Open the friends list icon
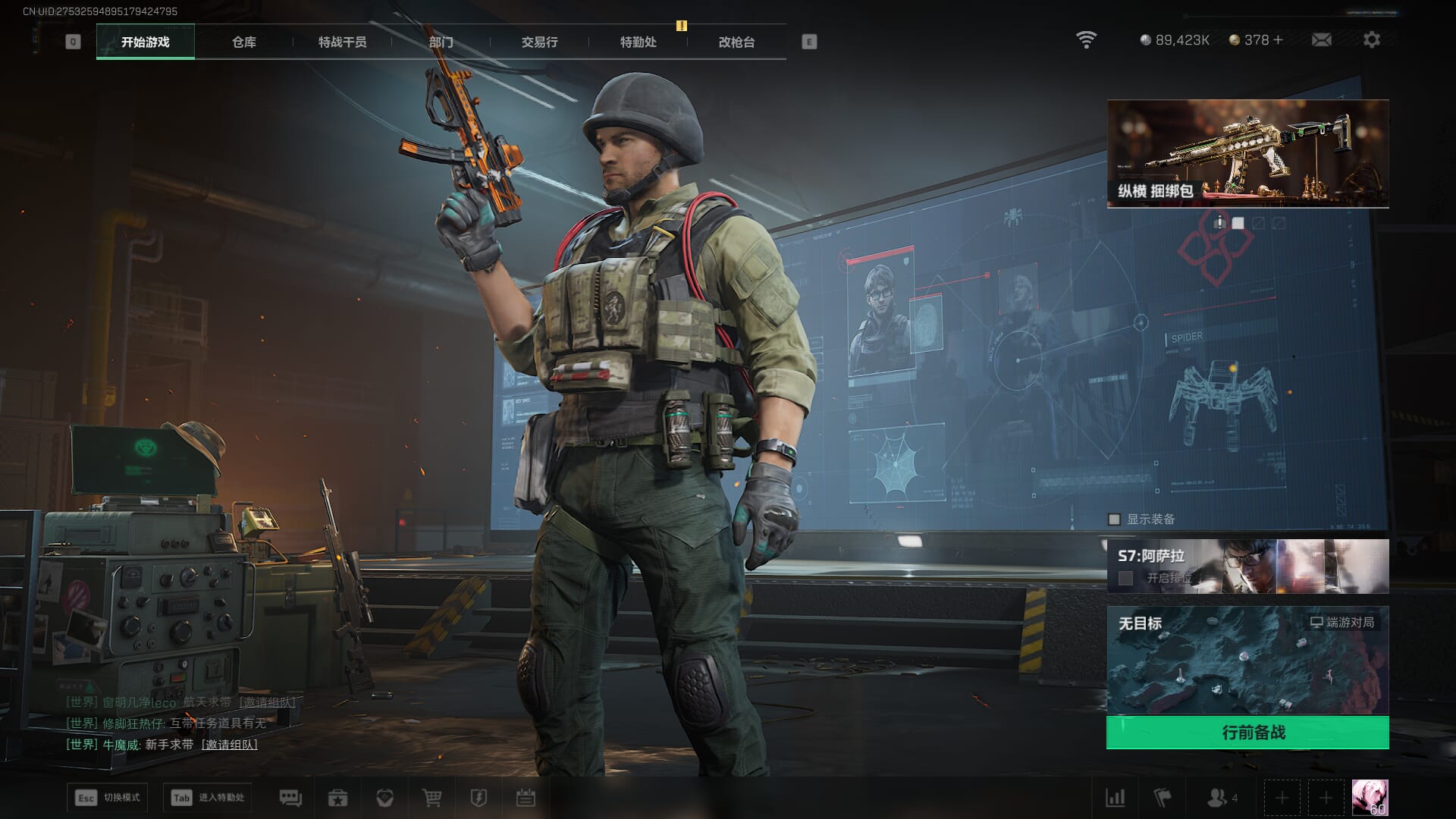 pyautogui.click(x=1219, y=798)
